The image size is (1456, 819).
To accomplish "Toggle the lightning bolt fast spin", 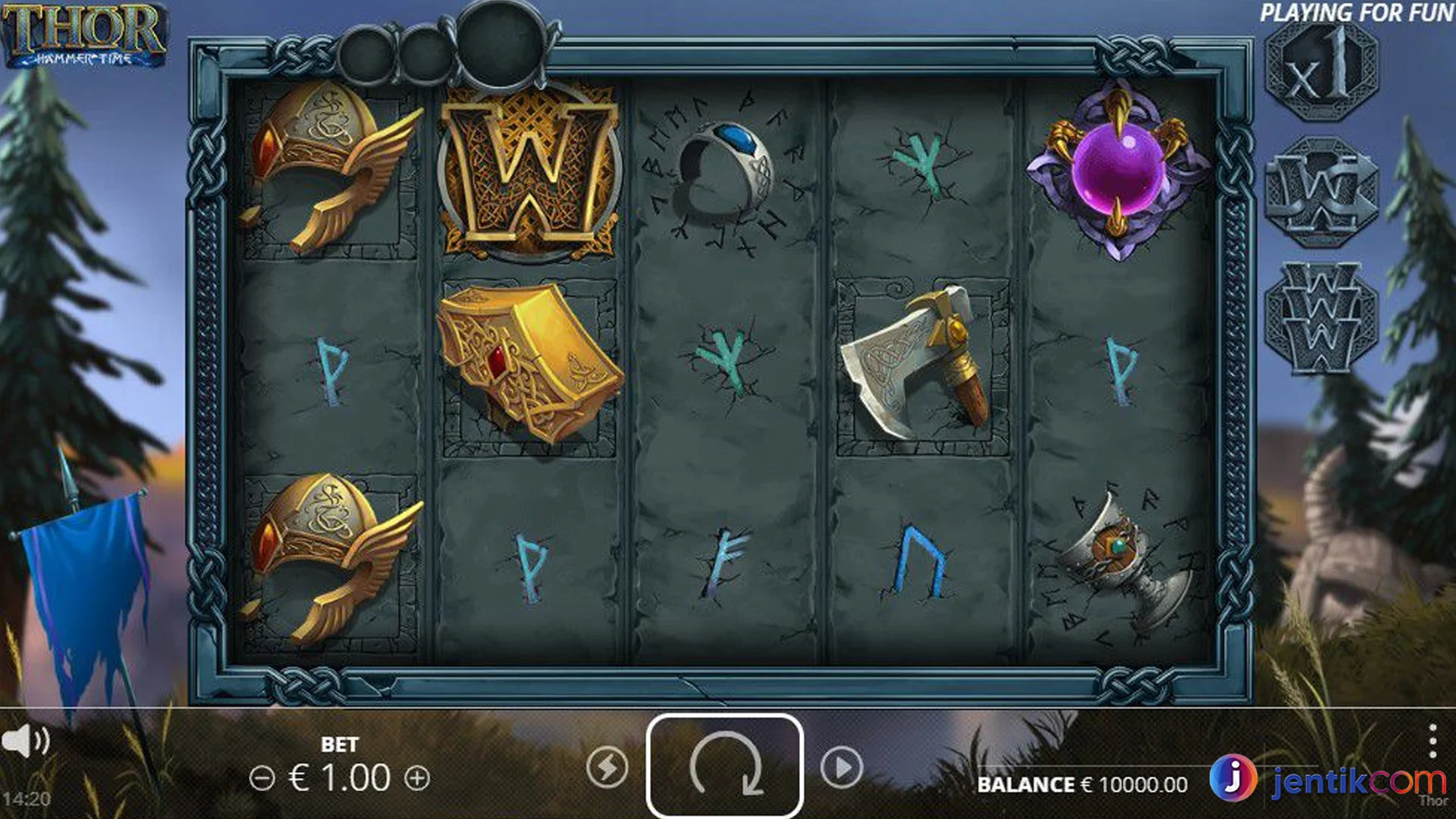I will [x=607, y=767].
